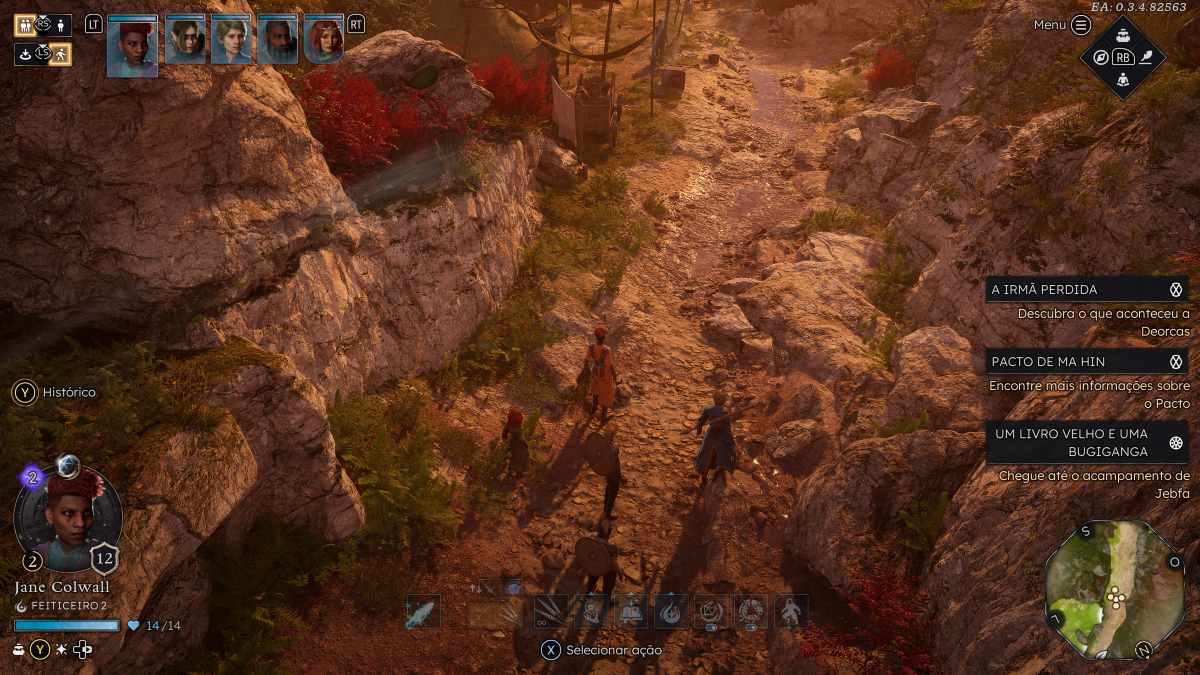
Task: Toggle the group party mode icon
Action: point(24,25)
